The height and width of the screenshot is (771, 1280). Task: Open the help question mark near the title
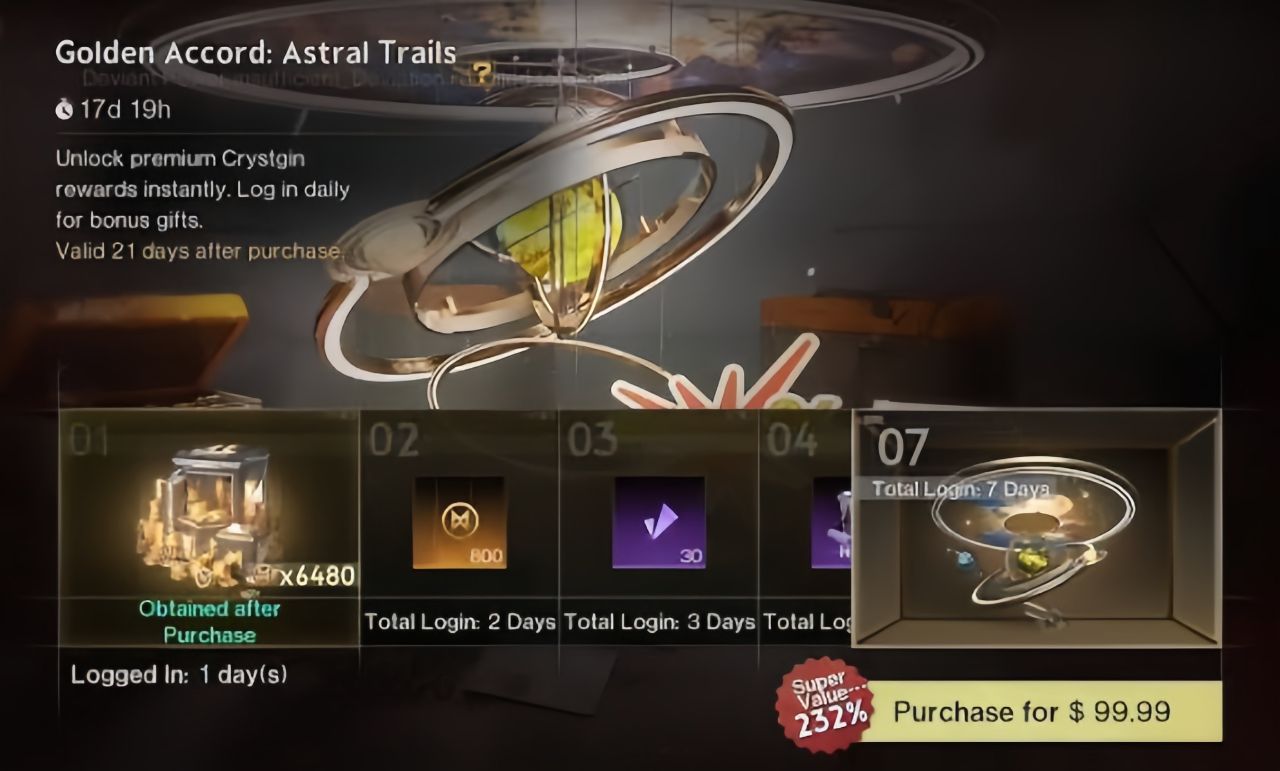(484, 71)
